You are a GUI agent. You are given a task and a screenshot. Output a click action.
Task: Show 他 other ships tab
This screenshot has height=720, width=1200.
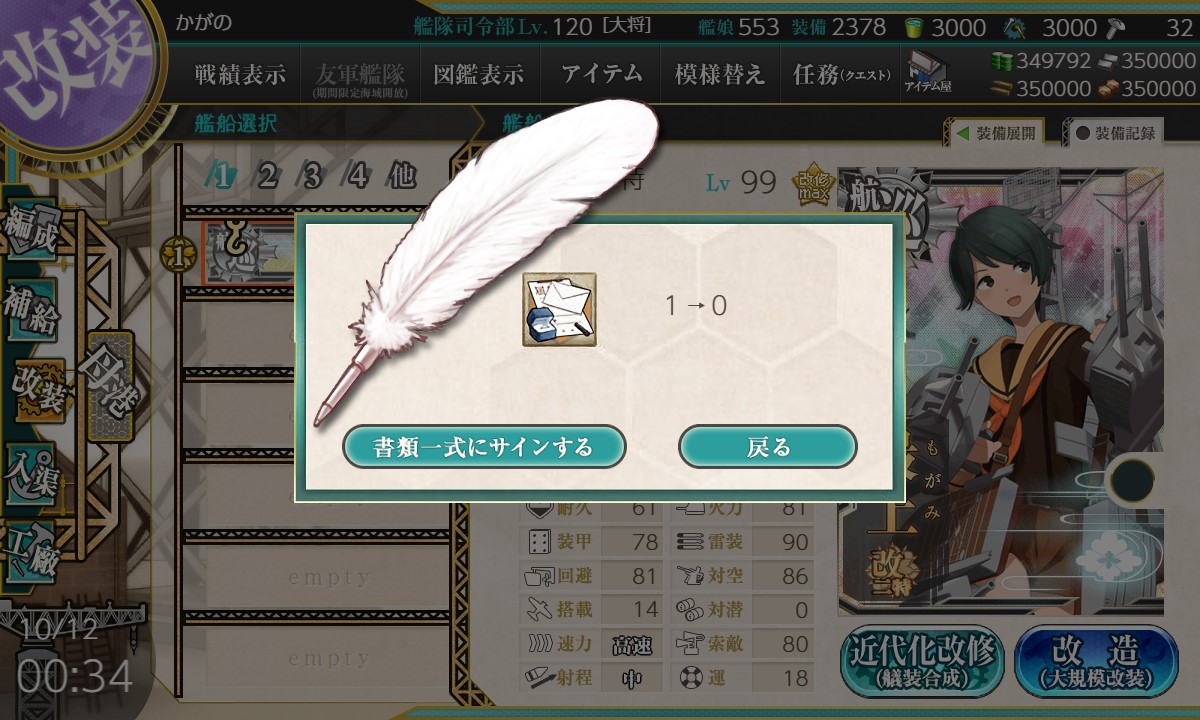pyautogui.click(x=401, y=177)
